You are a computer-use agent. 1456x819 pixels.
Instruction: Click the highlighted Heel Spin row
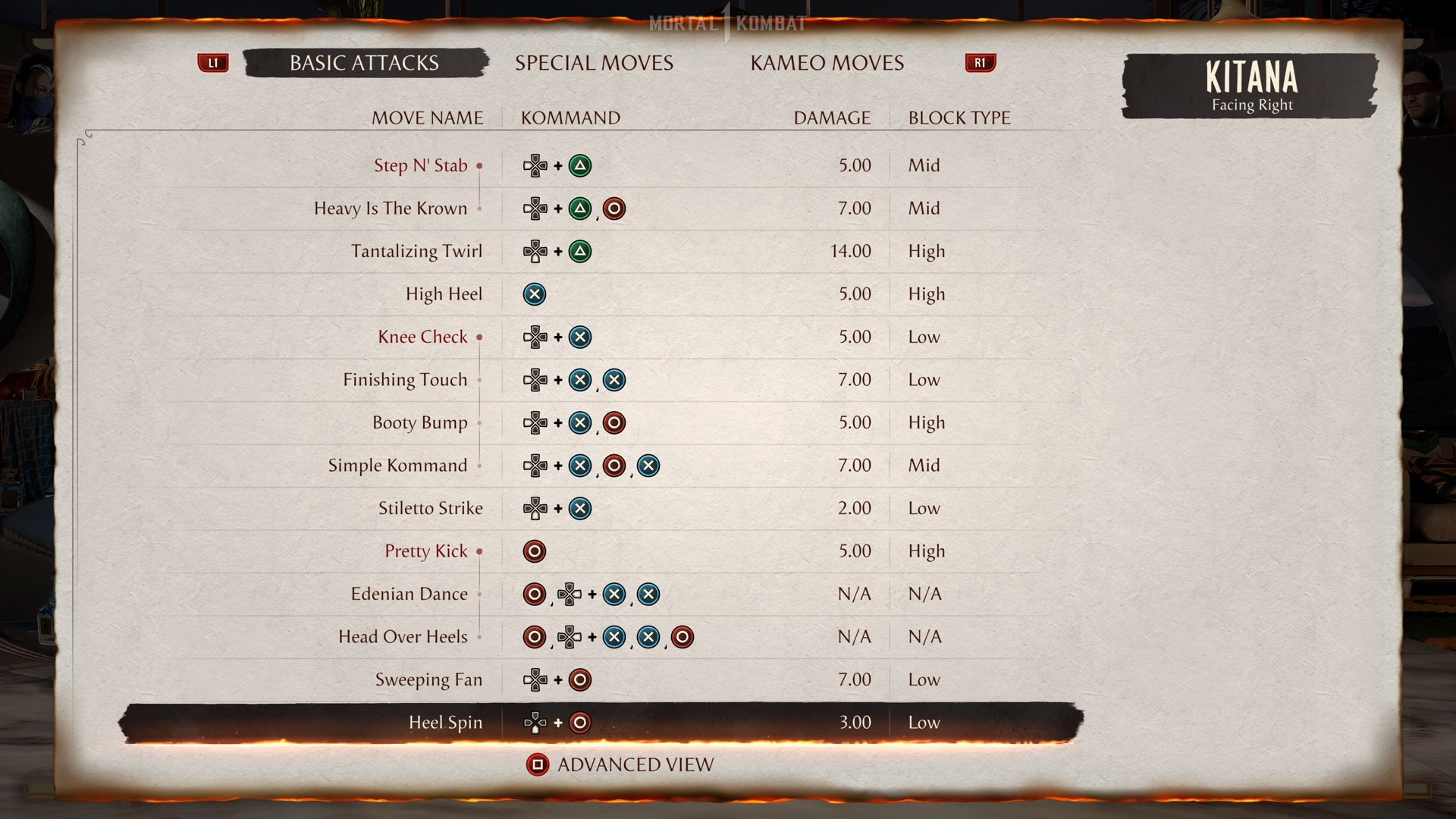pos(446,722)
